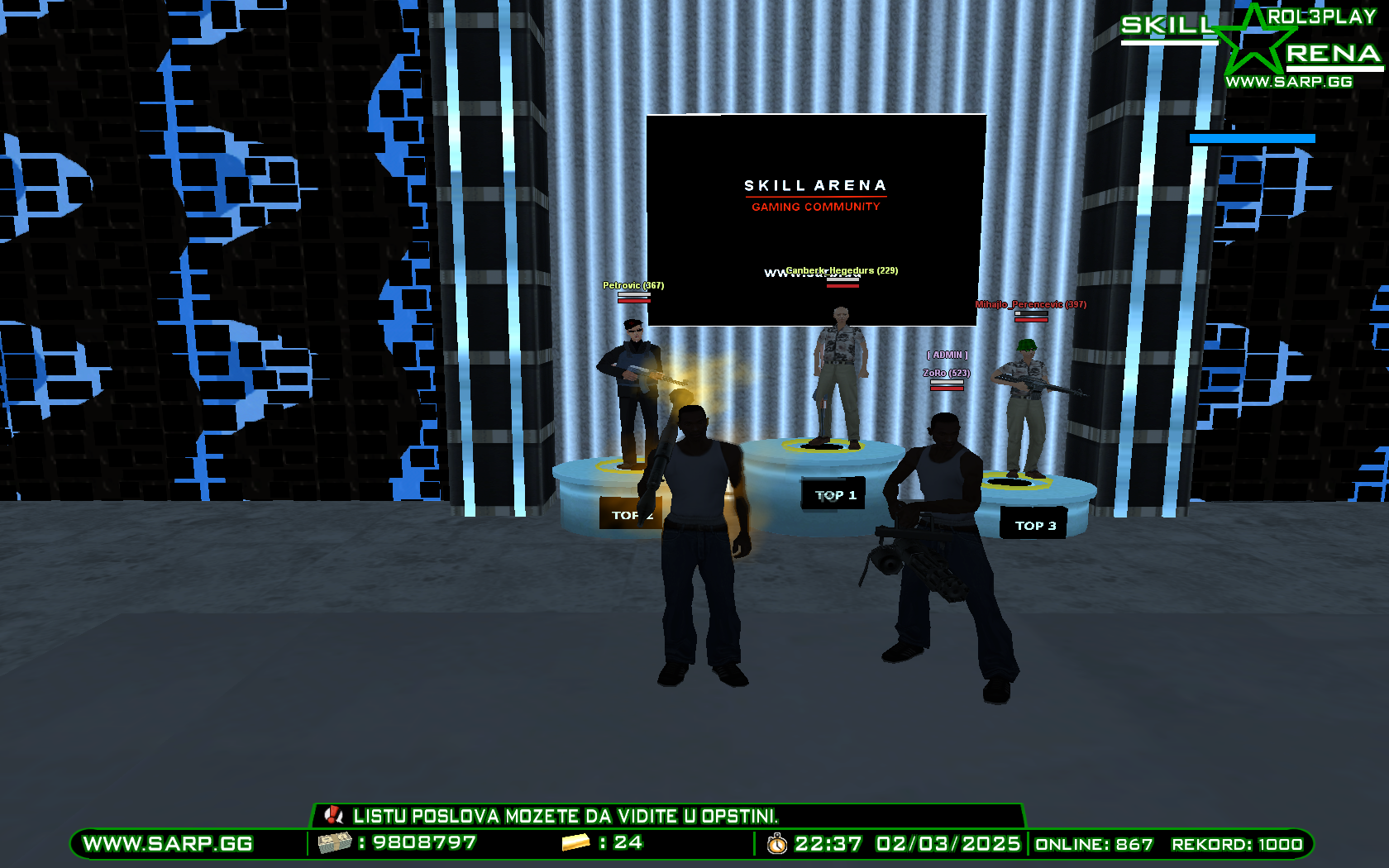Image resolution: width=1389 pixels, height=868 pixels.
Task: Select the gold bar icon near the gold count
Action: coord(576,844)
